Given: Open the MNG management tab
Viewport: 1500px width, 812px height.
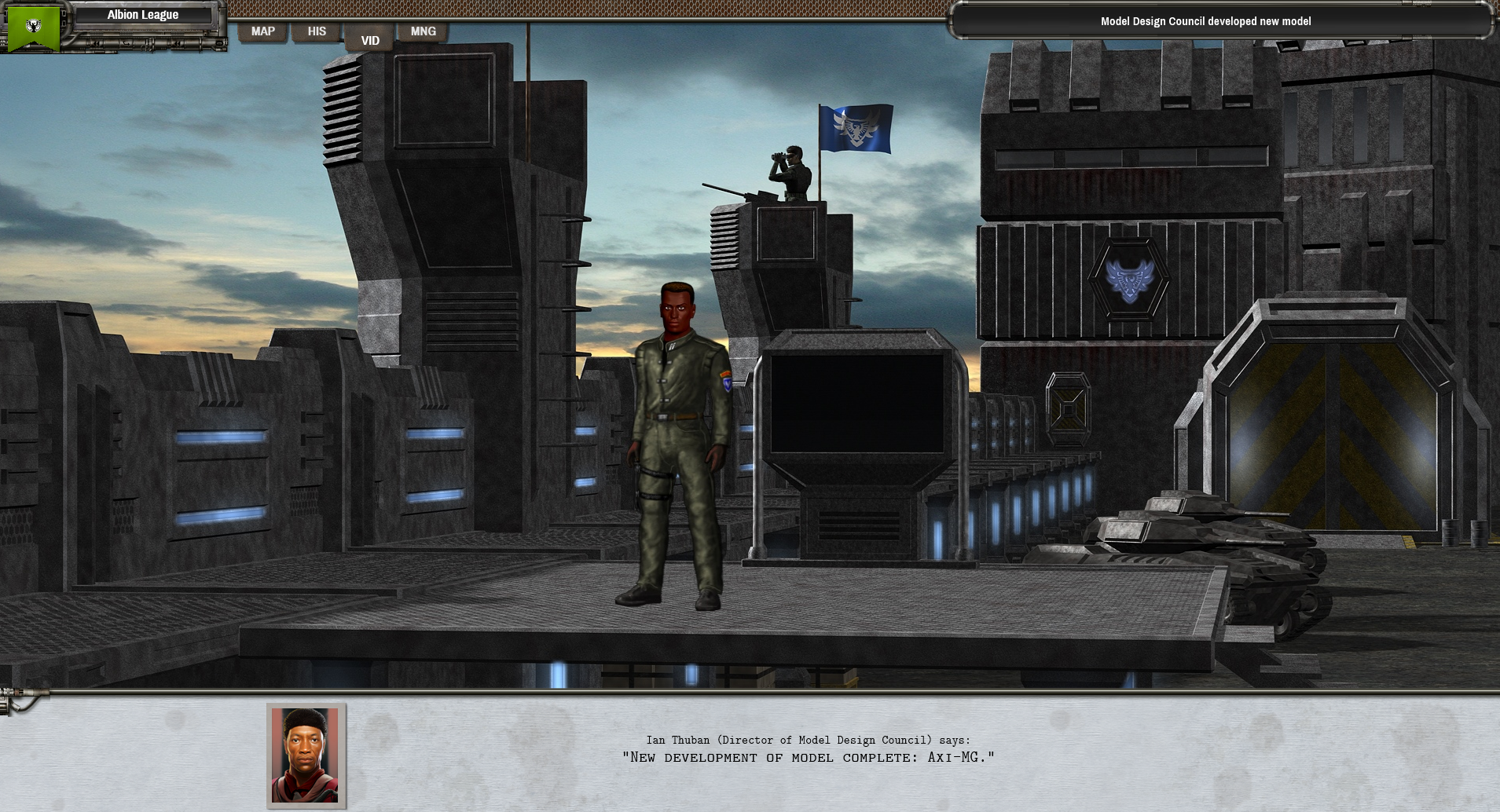Looking at the screenshot, I should pos(423,31).
